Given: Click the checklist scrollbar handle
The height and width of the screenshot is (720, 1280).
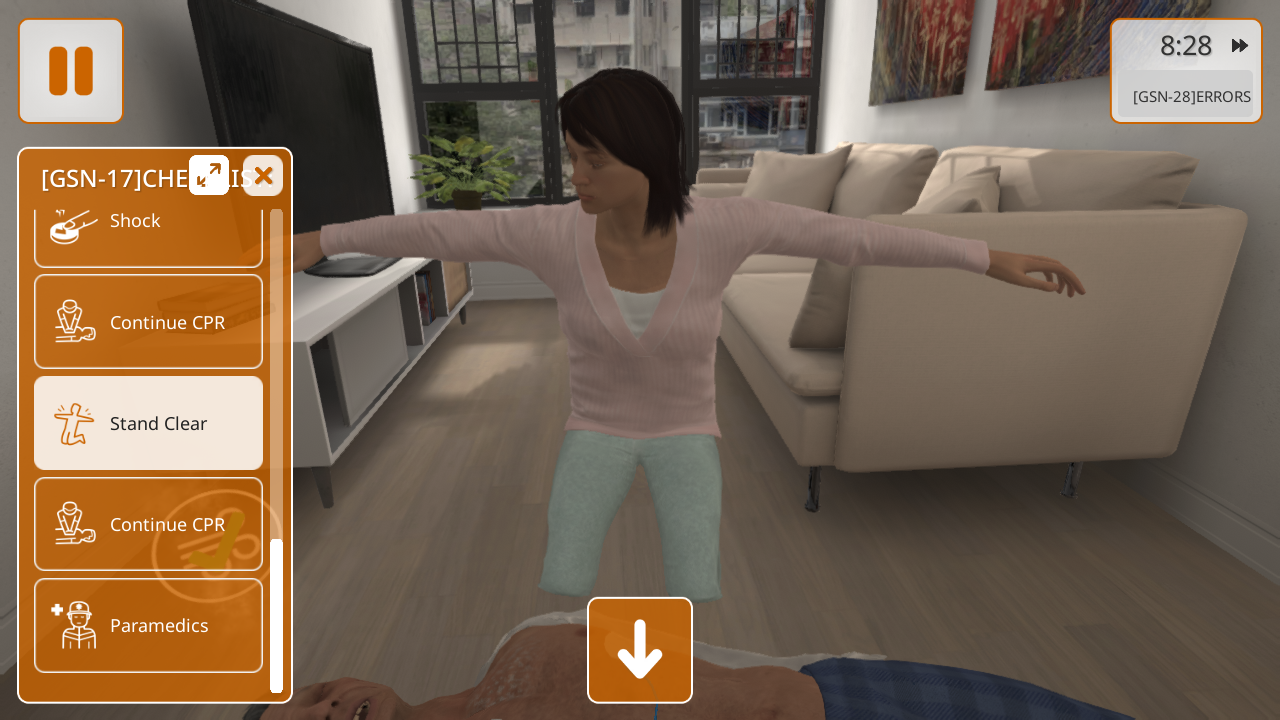Looking at the screenshot, I should [276, 614].
